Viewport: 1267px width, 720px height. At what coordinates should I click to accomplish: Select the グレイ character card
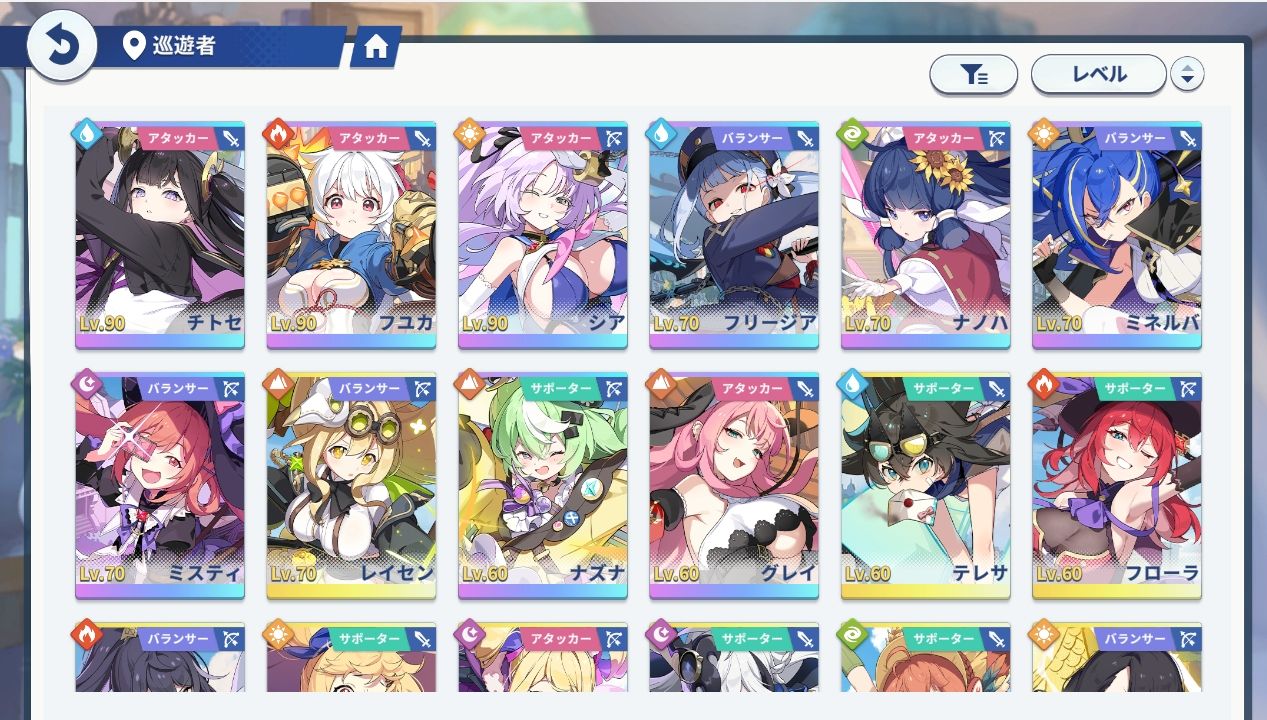click(x=734, y=486)
